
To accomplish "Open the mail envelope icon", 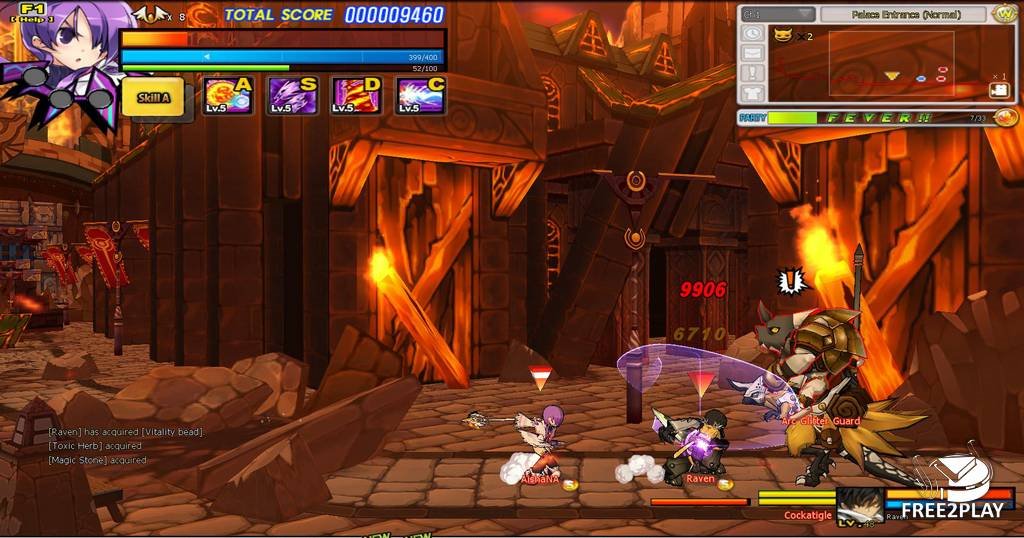I will [x=753, y=53].
